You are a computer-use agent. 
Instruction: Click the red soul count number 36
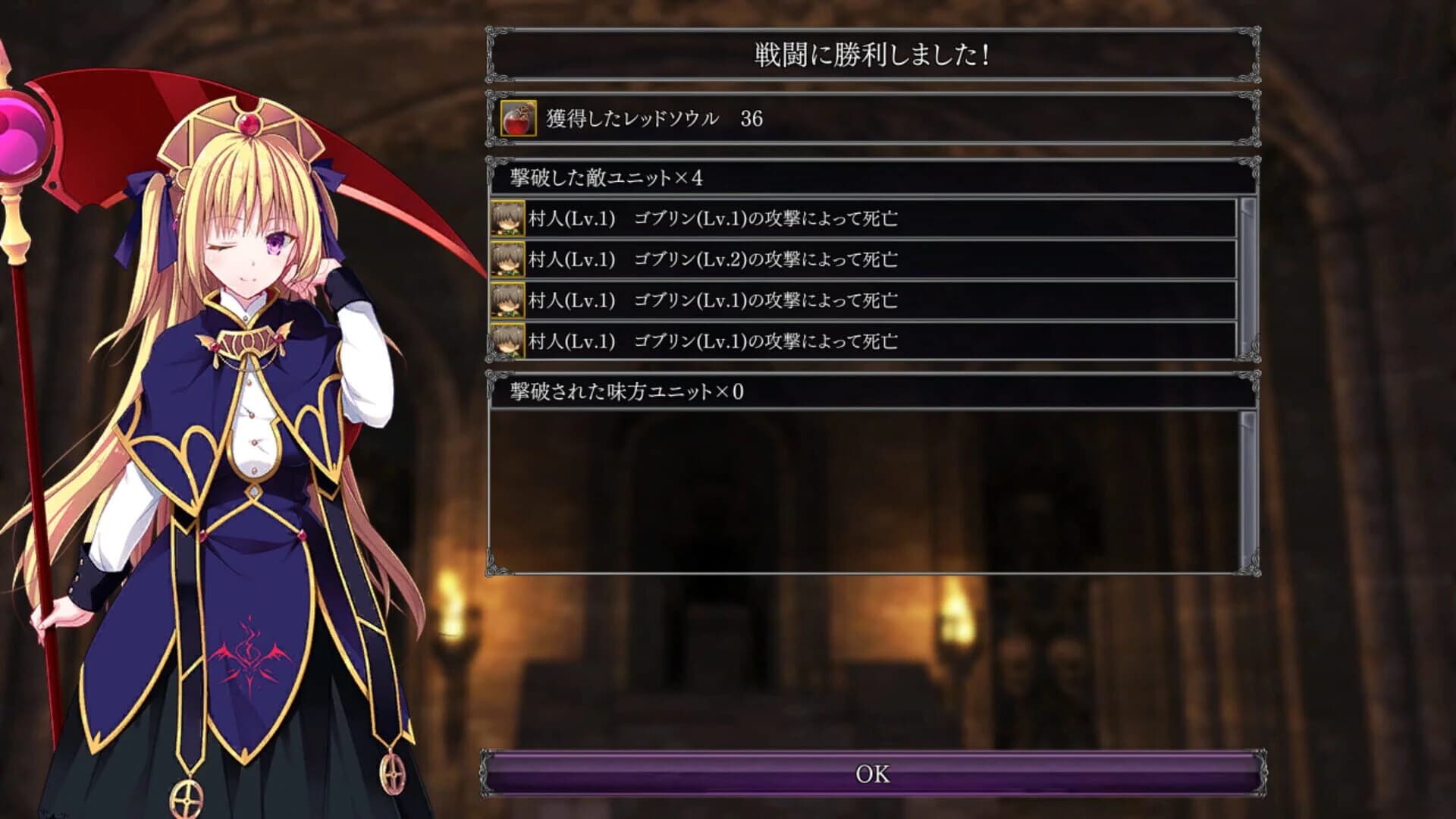pos(751,118)
